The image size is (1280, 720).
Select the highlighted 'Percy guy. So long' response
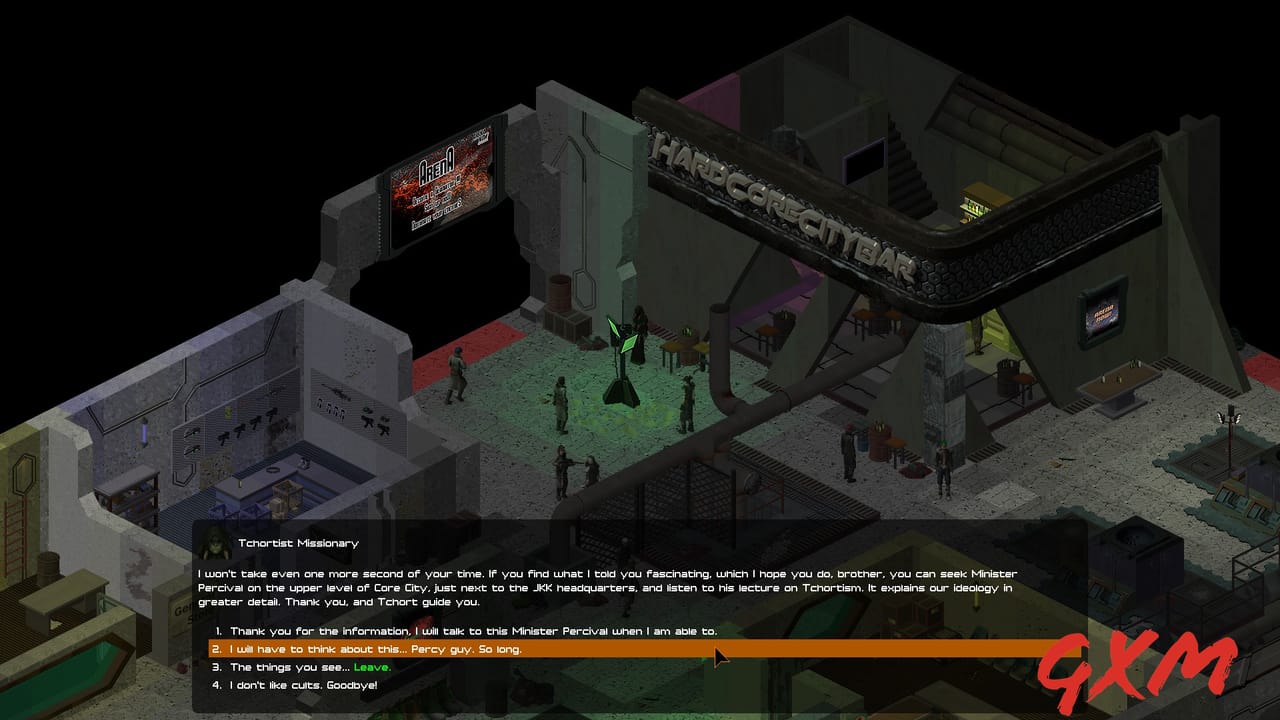click(370, 650)
